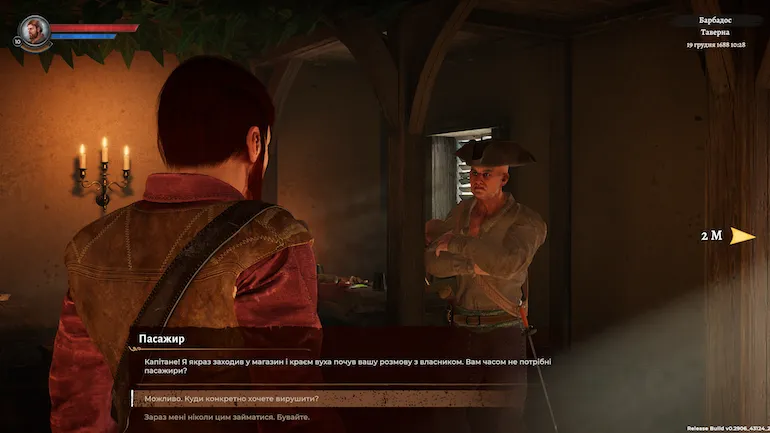Click the player character portrait

(34, 29)
